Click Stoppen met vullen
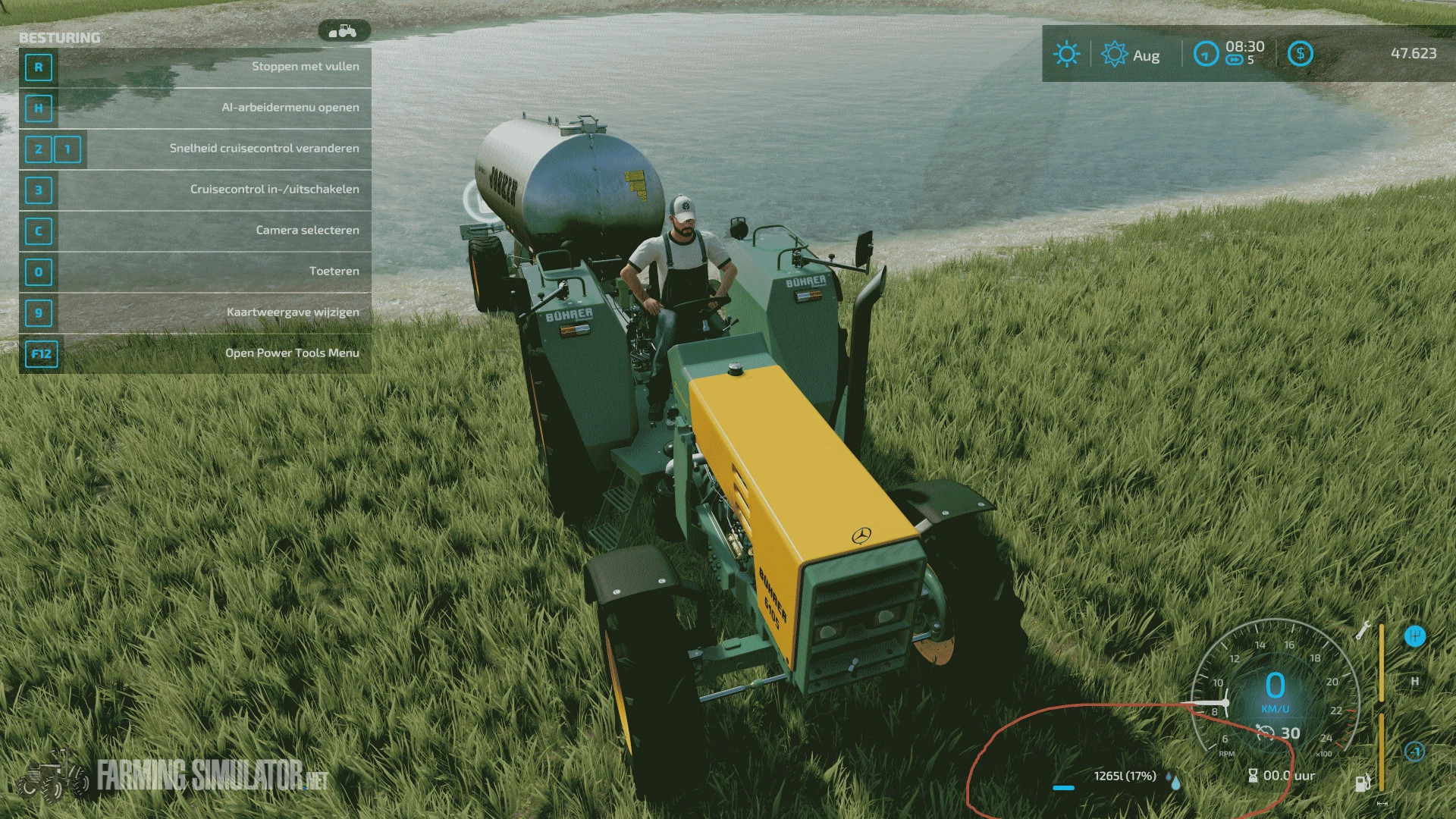 306,66
